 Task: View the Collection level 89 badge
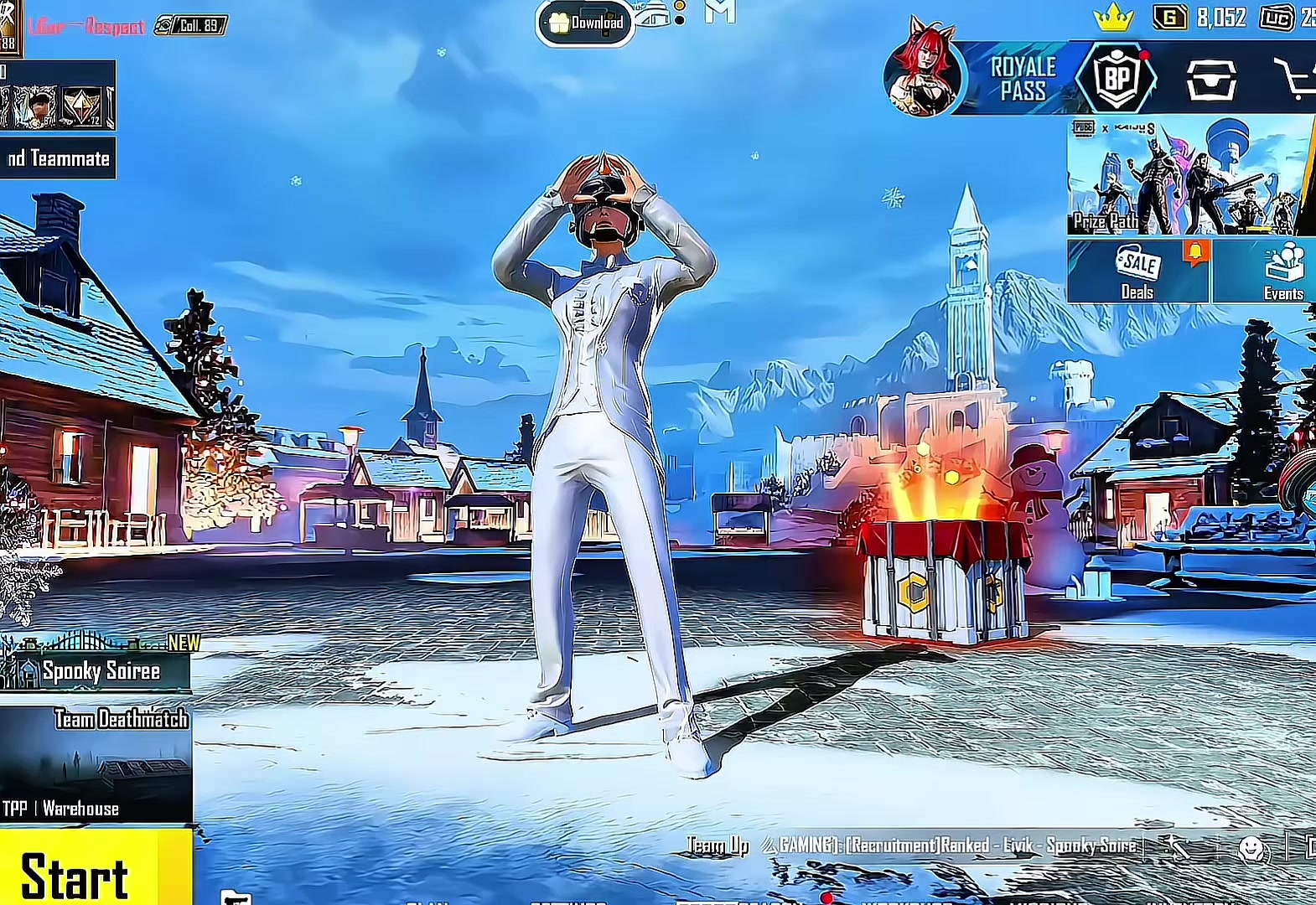(x=191, y=26)
